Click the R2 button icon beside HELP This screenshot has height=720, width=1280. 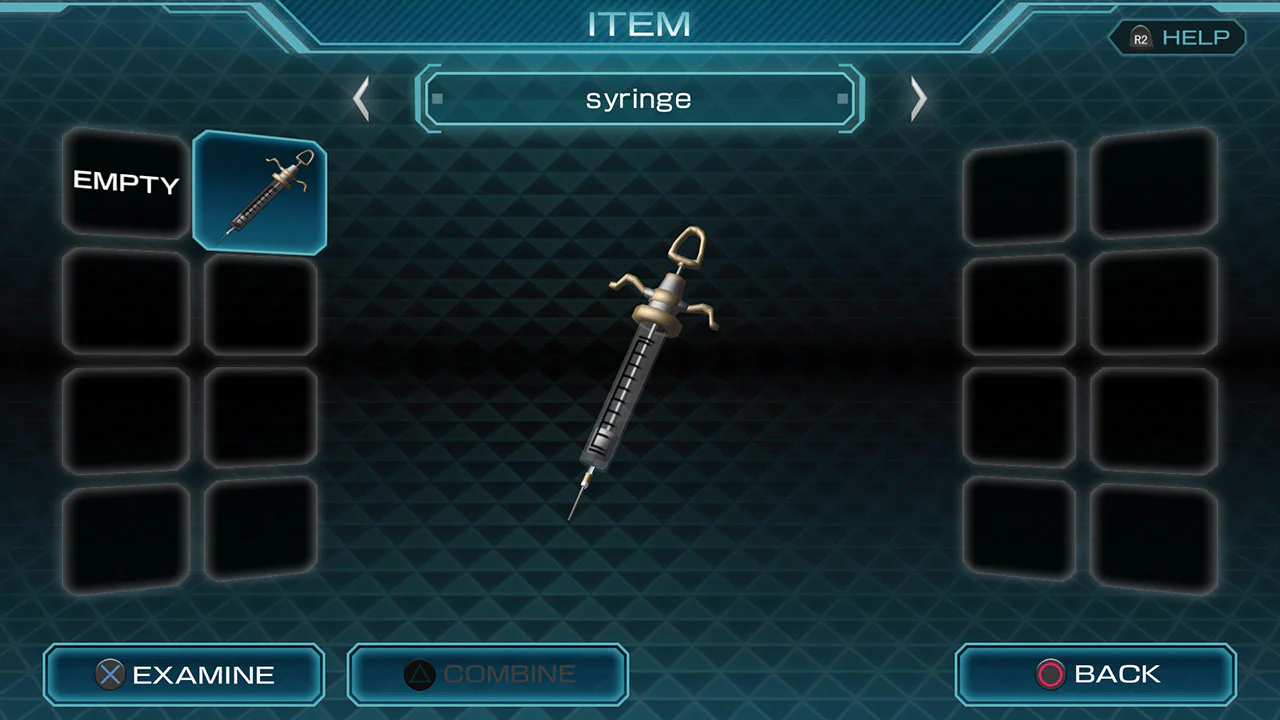[1140, 38]
